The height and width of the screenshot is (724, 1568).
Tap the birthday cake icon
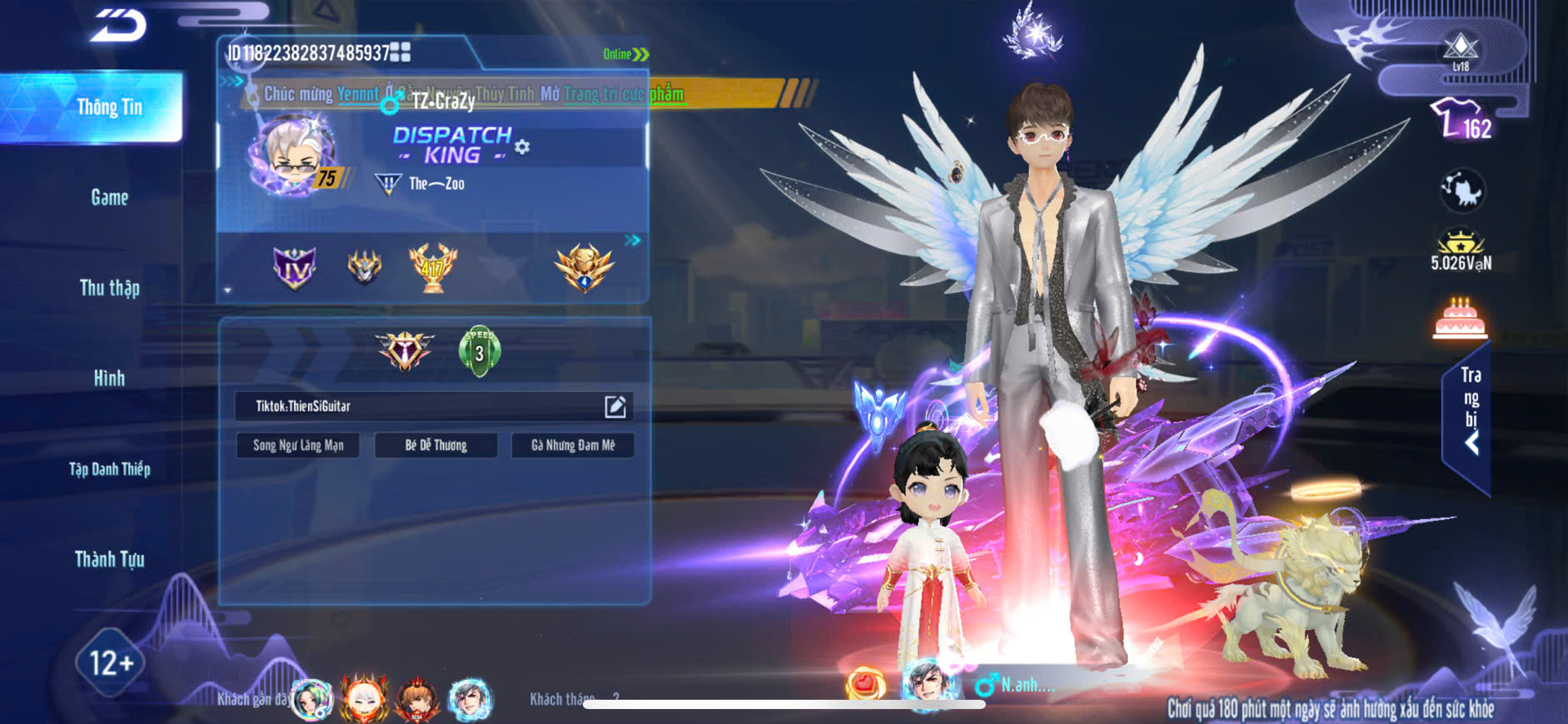point(1460,319)
